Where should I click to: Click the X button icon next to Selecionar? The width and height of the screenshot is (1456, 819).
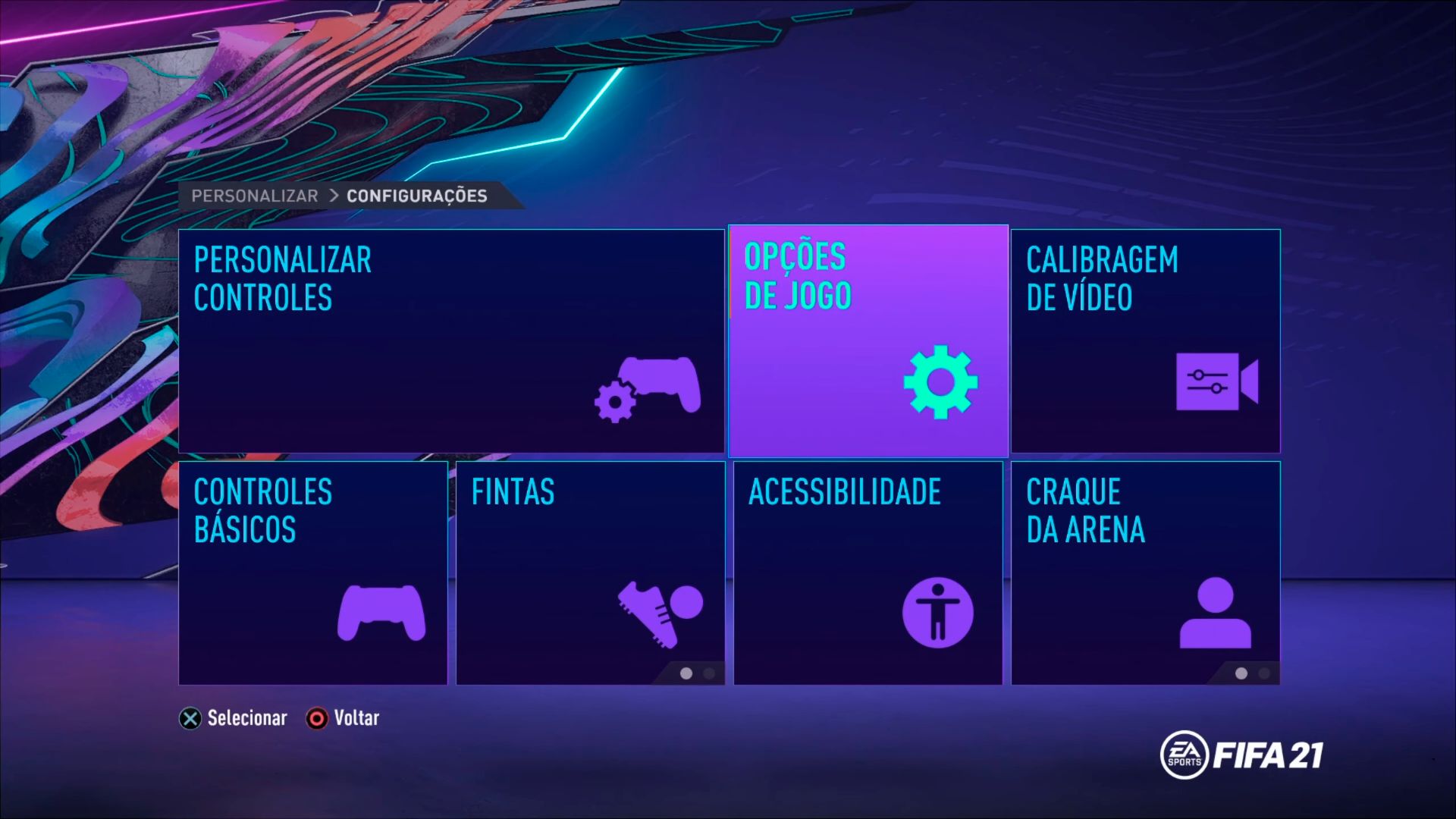click(x=190, y=718)
